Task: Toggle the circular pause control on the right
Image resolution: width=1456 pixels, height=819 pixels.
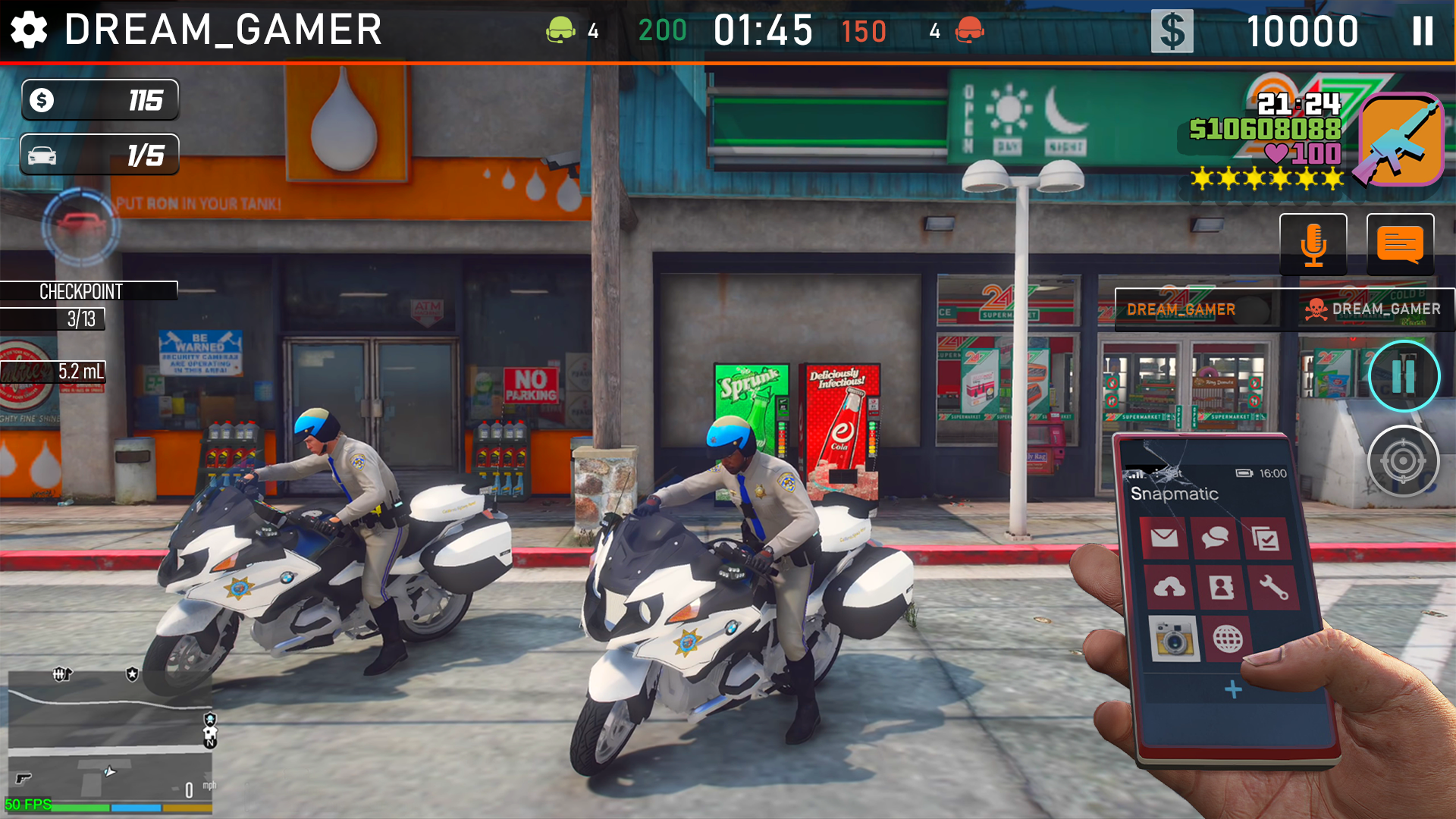Action: coord(1404,376)
